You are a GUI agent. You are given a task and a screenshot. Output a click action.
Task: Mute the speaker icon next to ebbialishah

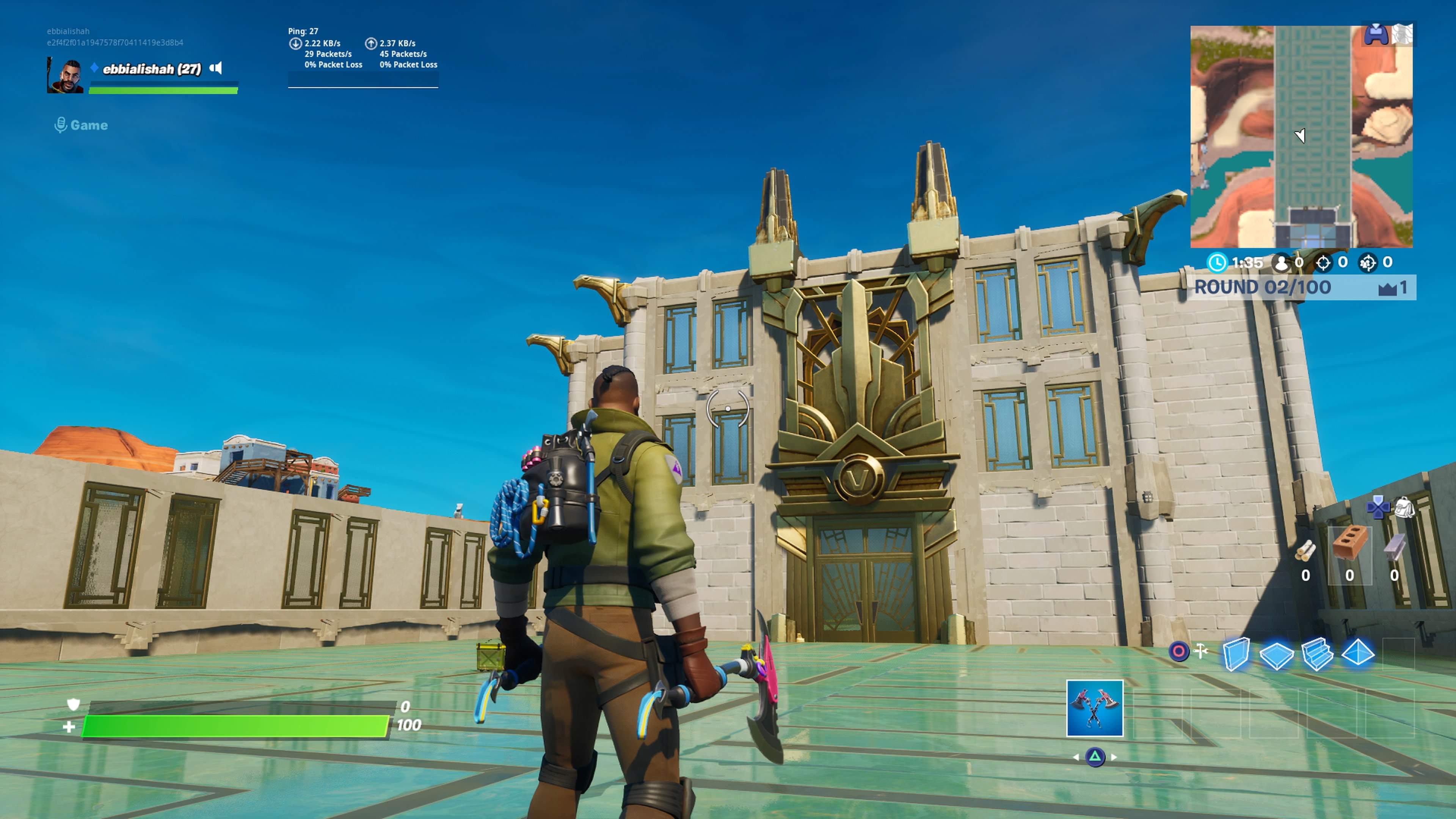pos(217,68)
